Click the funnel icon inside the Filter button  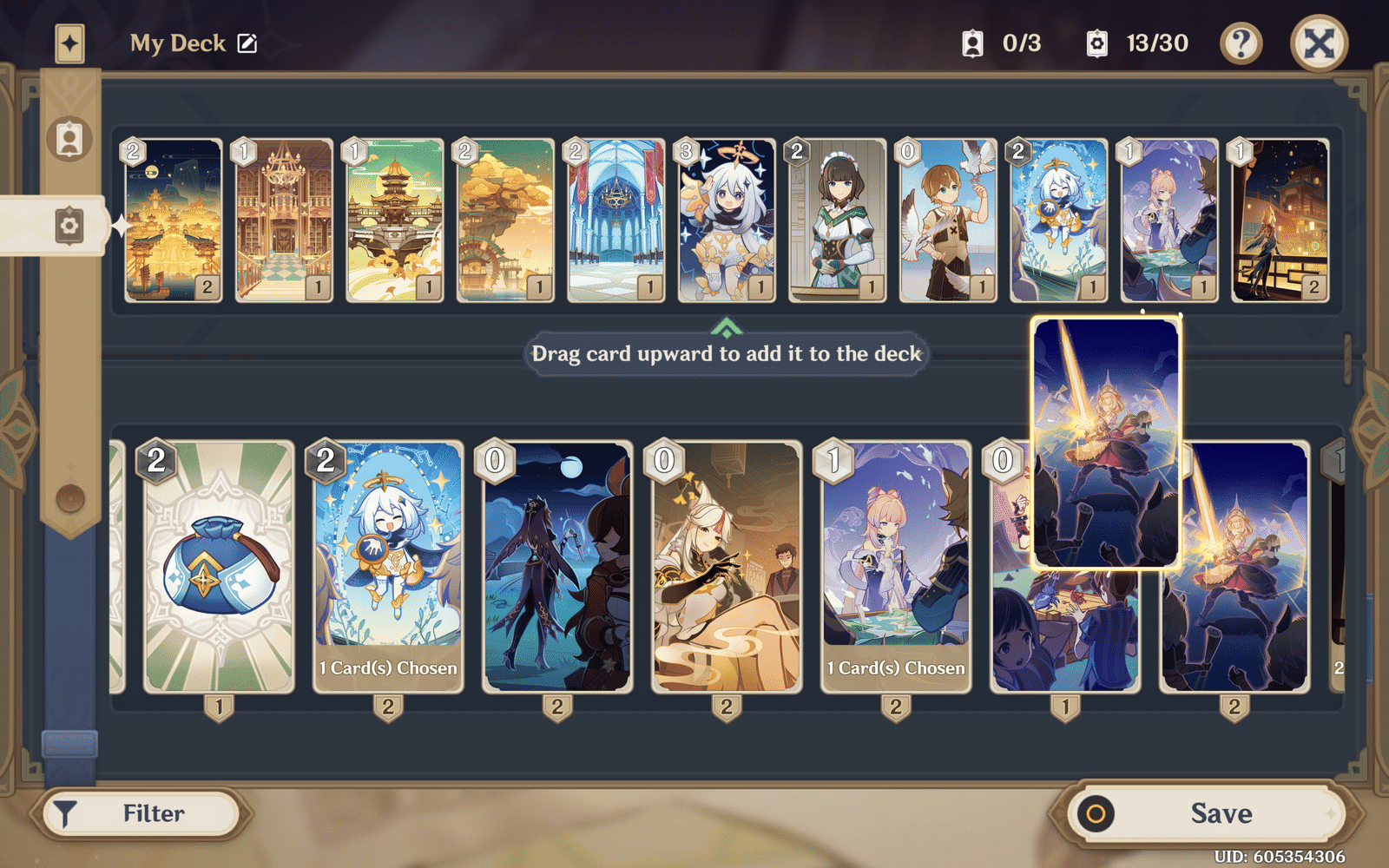66,812
